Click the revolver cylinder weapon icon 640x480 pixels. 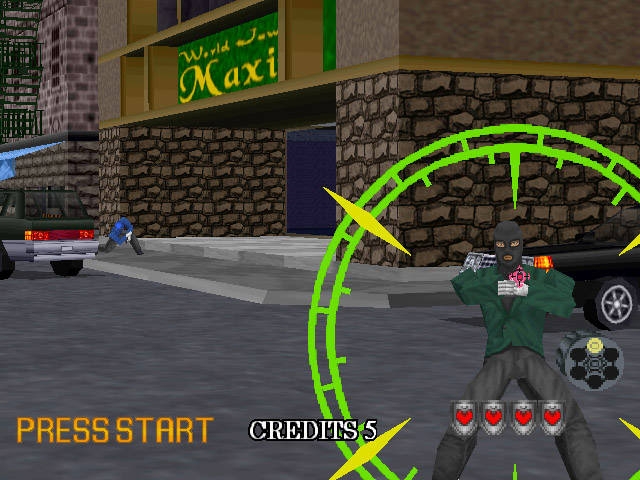593,361
